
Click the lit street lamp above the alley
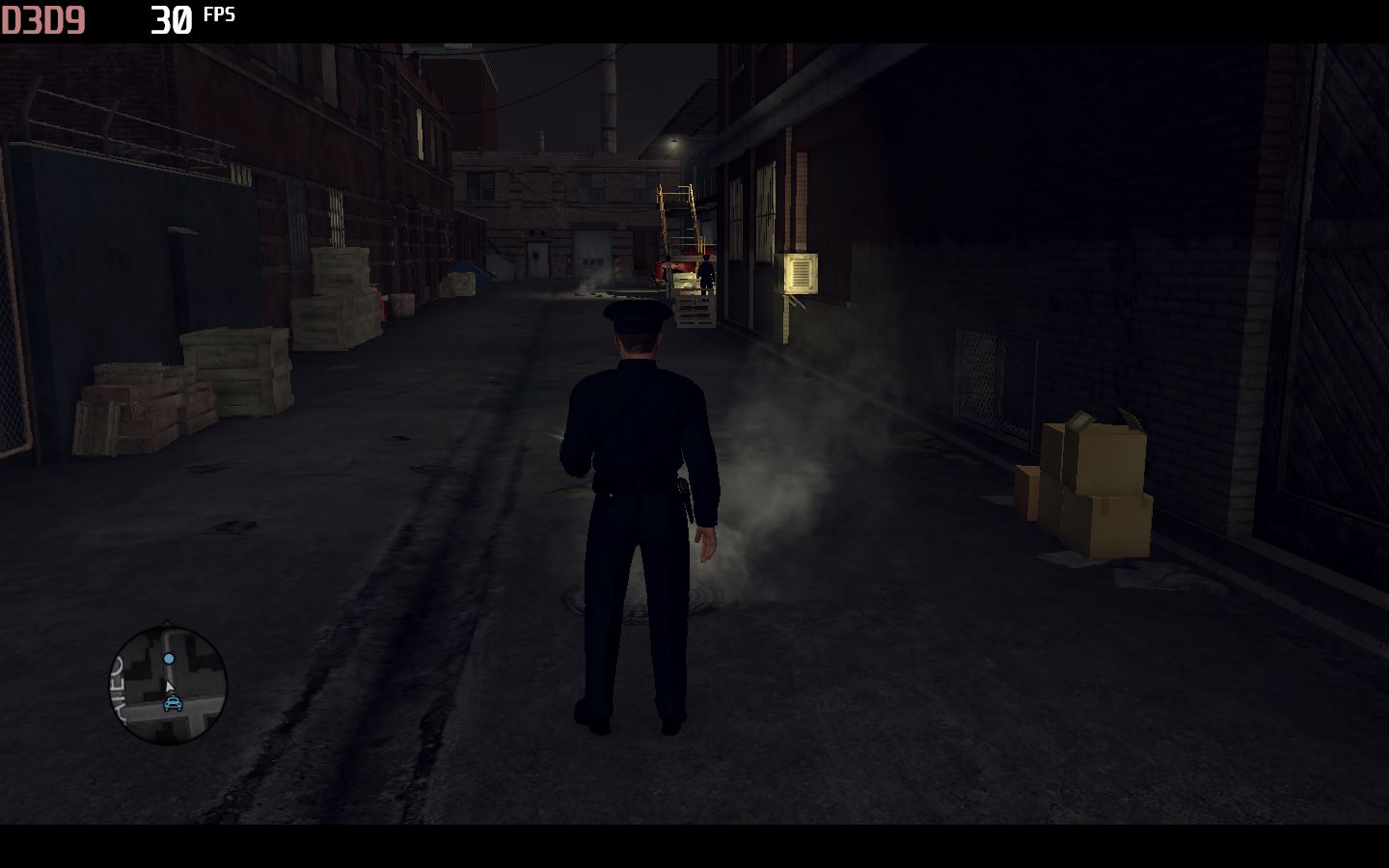(672, 141)
